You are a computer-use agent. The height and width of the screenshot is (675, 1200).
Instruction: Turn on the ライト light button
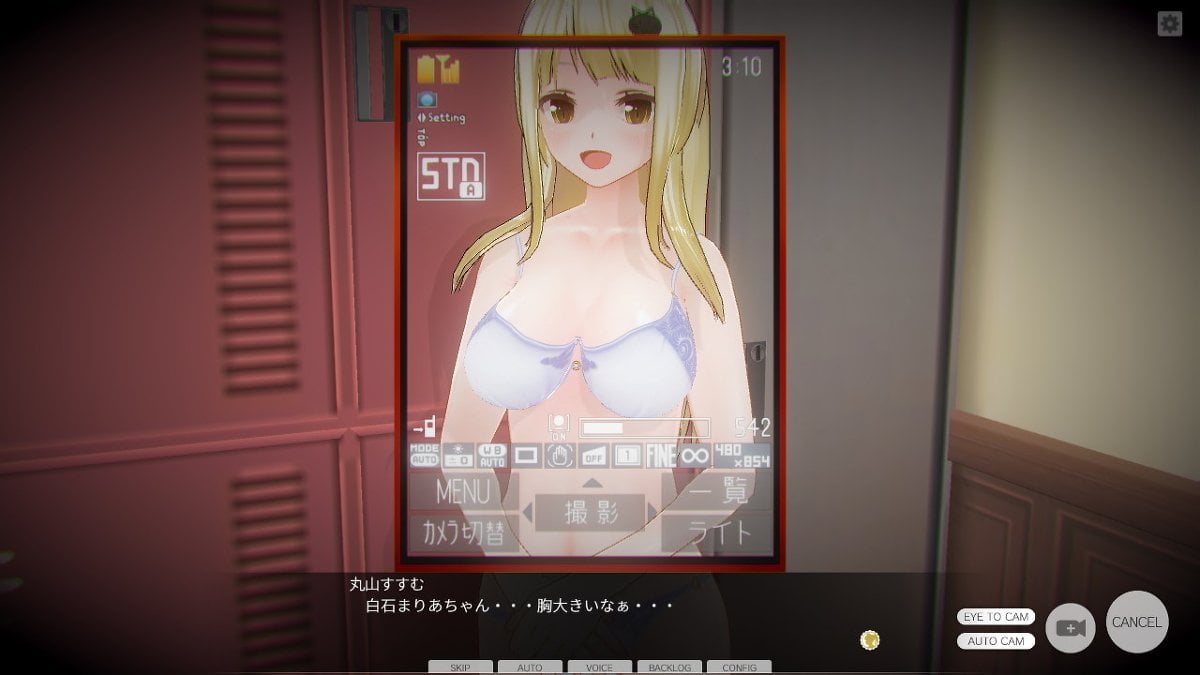coord(716,532)
